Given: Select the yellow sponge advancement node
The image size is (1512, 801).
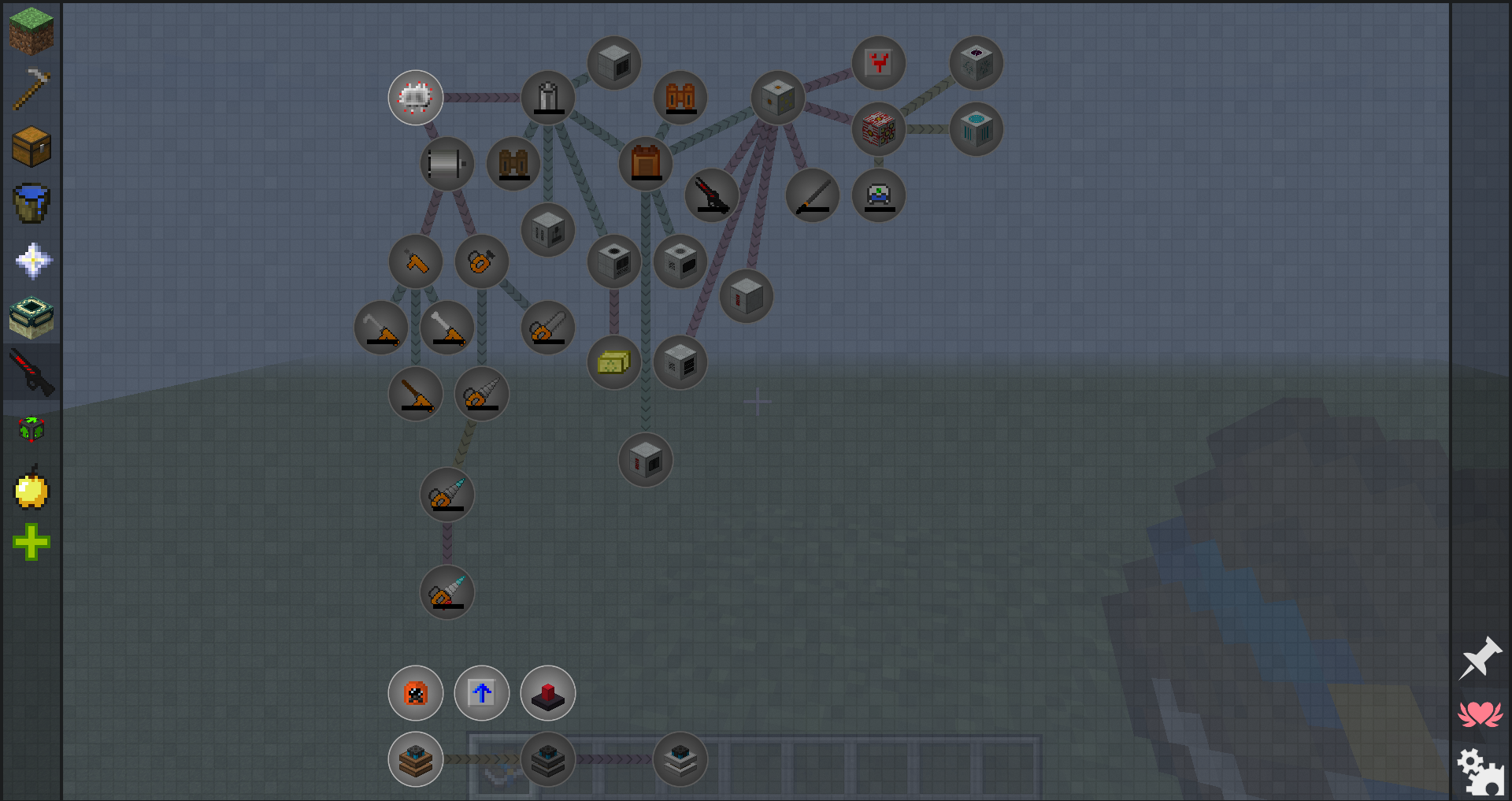Looking at the screenshot, I should (x=613, y=363).
